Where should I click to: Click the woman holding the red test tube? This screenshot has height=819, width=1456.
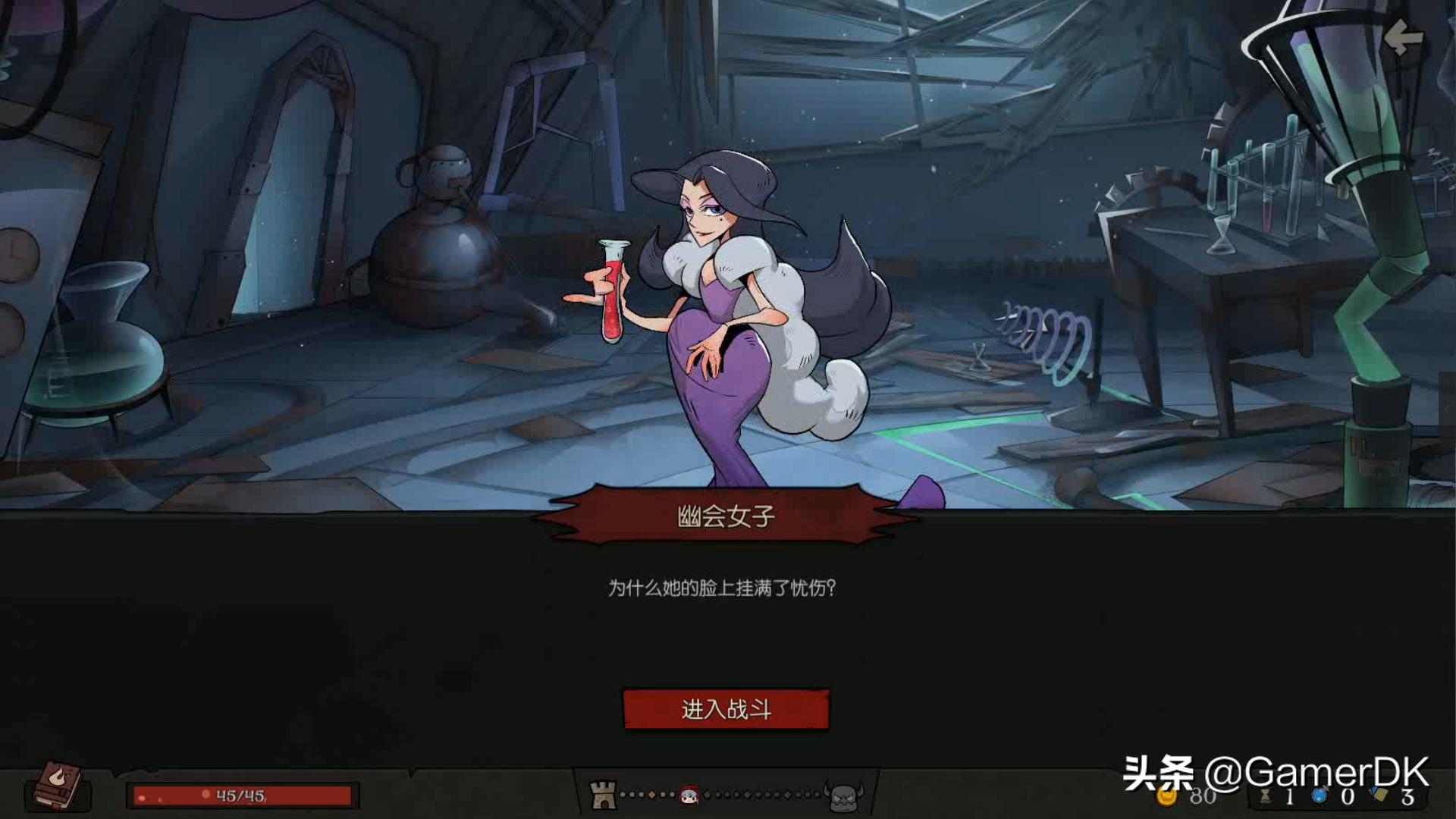pyautogui.click(x=720, y=318)
